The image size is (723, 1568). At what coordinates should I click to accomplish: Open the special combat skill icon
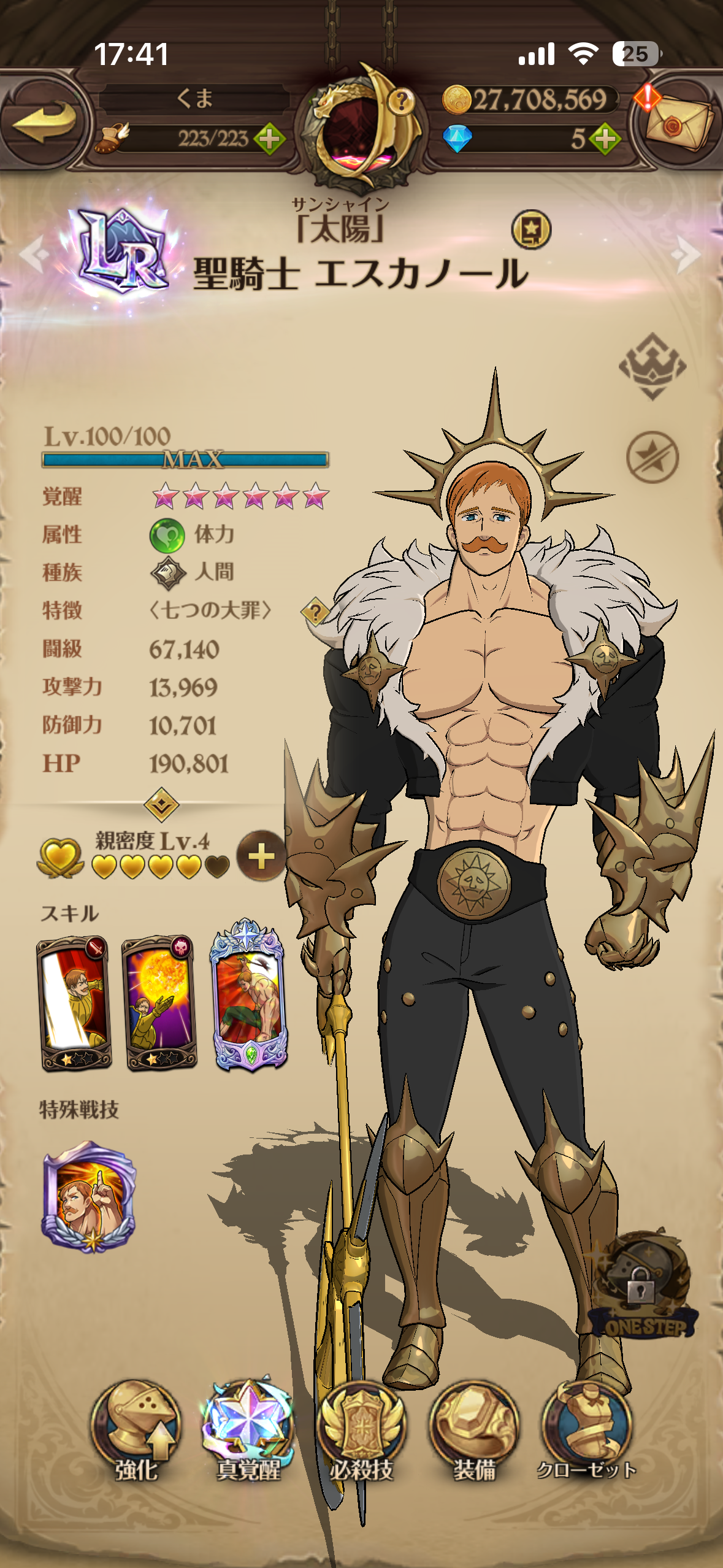[90, 1196]
